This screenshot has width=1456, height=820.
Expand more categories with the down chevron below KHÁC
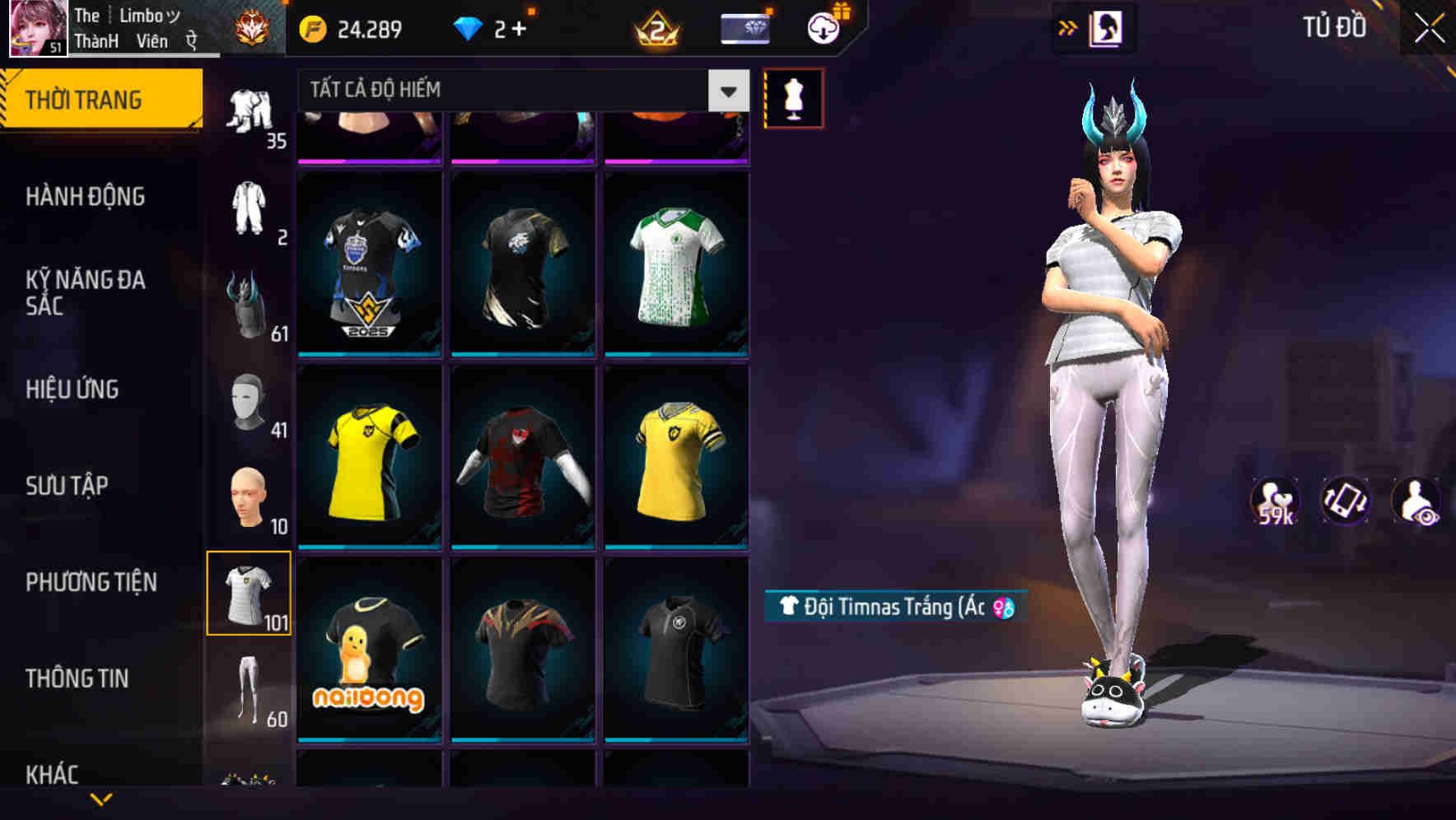(x=104, y=800)
